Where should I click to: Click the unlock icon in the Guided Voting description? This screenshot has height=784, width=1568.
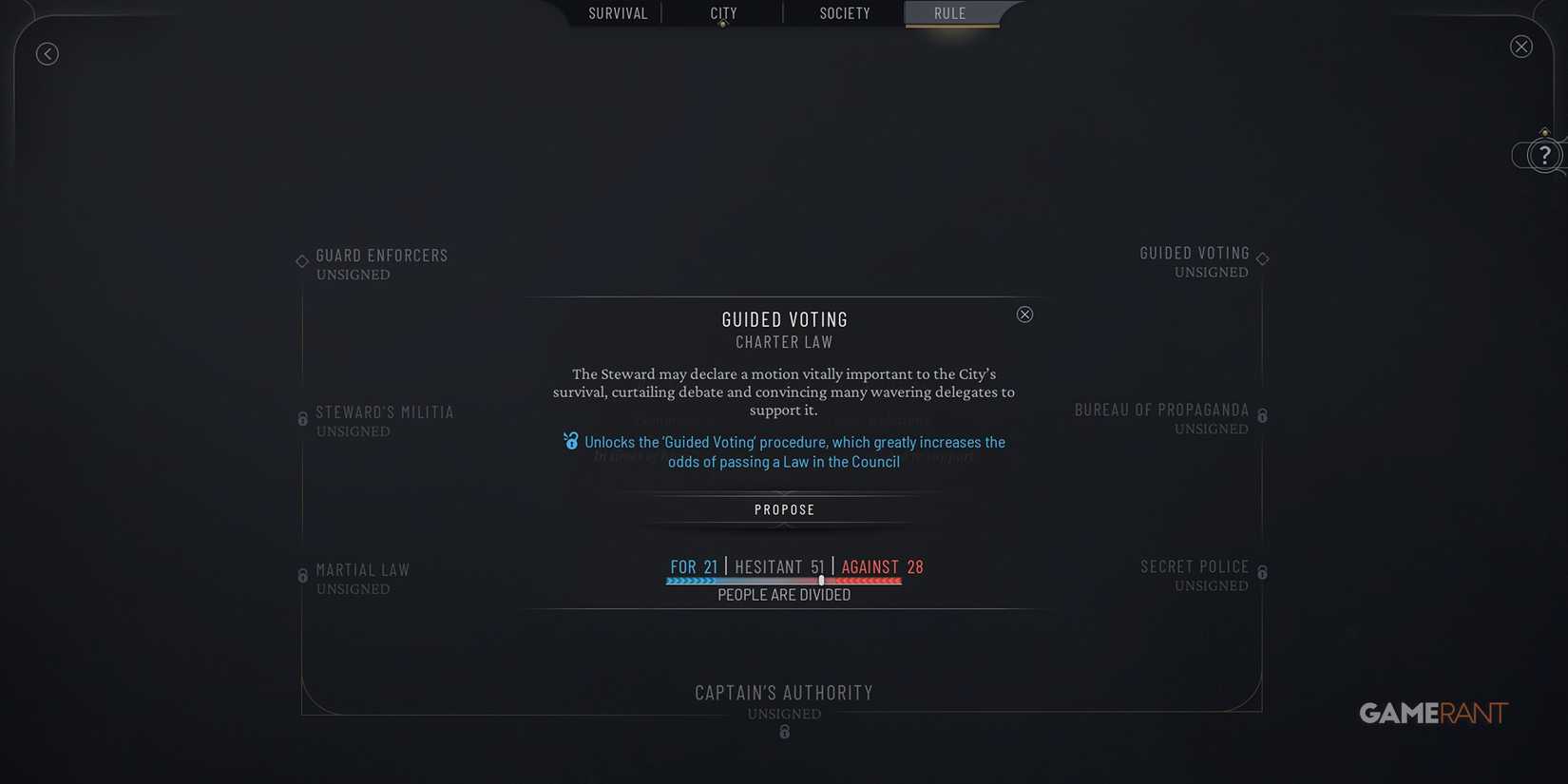click(570, 441)
